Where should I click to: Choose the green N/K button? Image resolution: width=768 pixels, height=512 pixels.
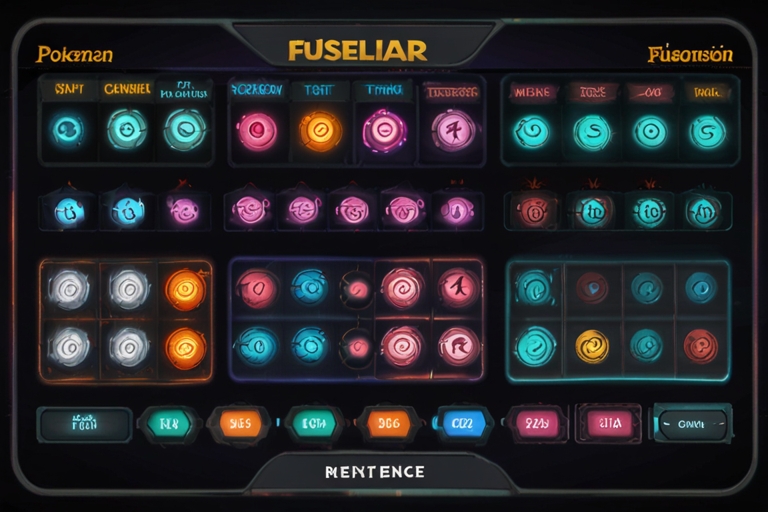tap(169, 423)
